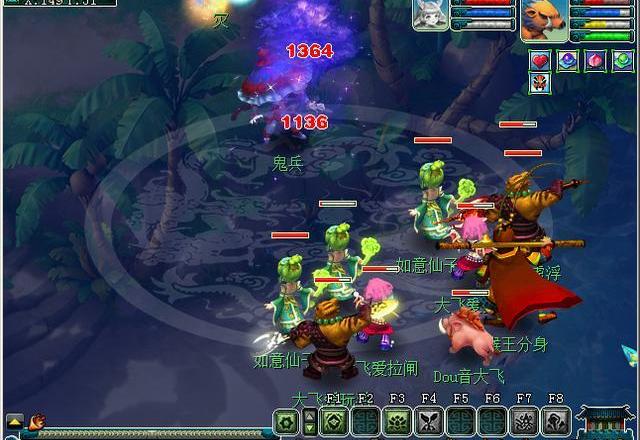
Task: Activate the F1 diamond skill slot
Action: 334,421
